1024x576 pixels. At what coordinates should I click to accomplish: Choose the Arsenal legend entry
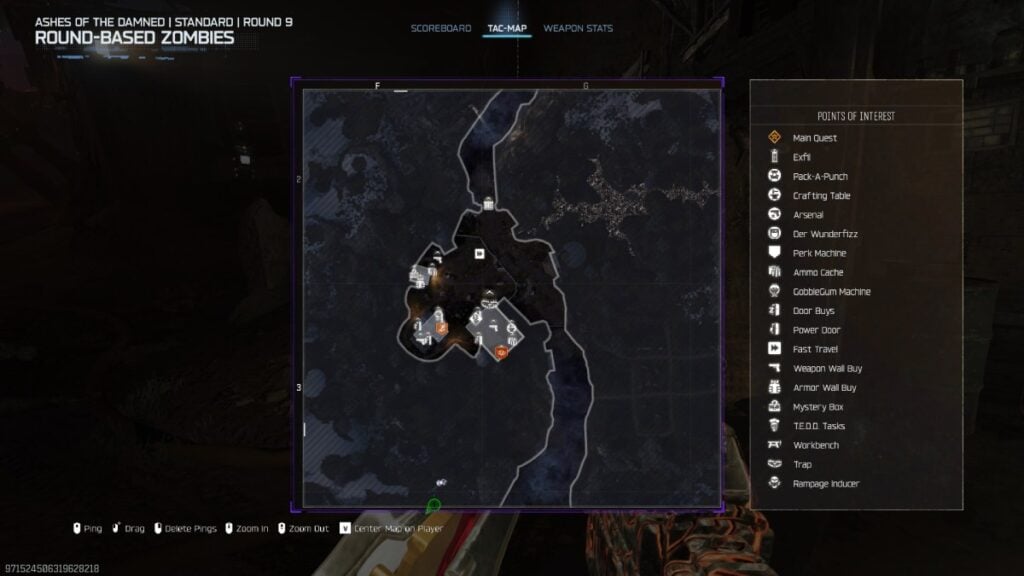[807, 215]
